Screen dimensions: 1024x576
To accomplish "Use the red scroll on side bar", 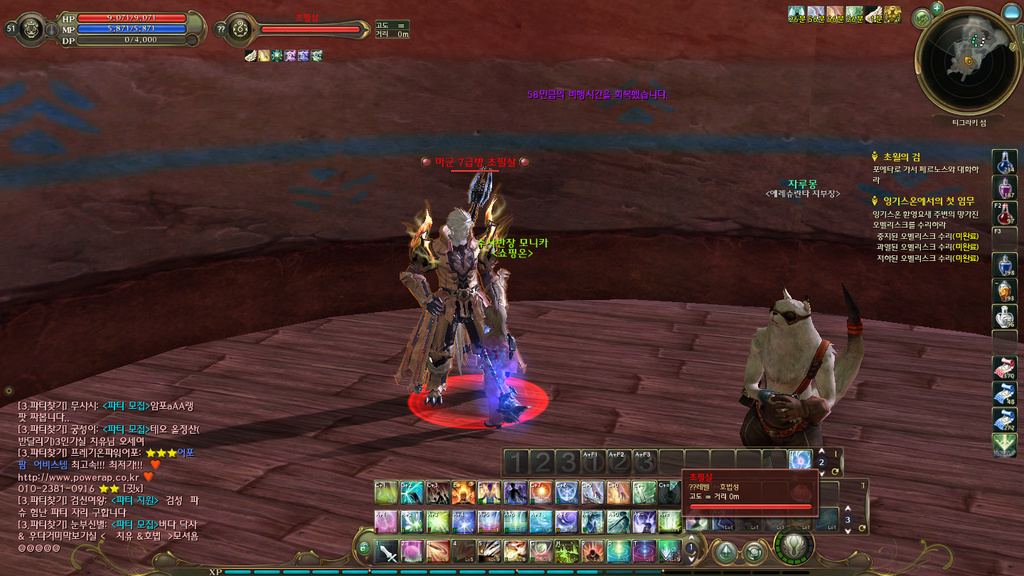I will pyautogui.click(x=1005, y=367).
